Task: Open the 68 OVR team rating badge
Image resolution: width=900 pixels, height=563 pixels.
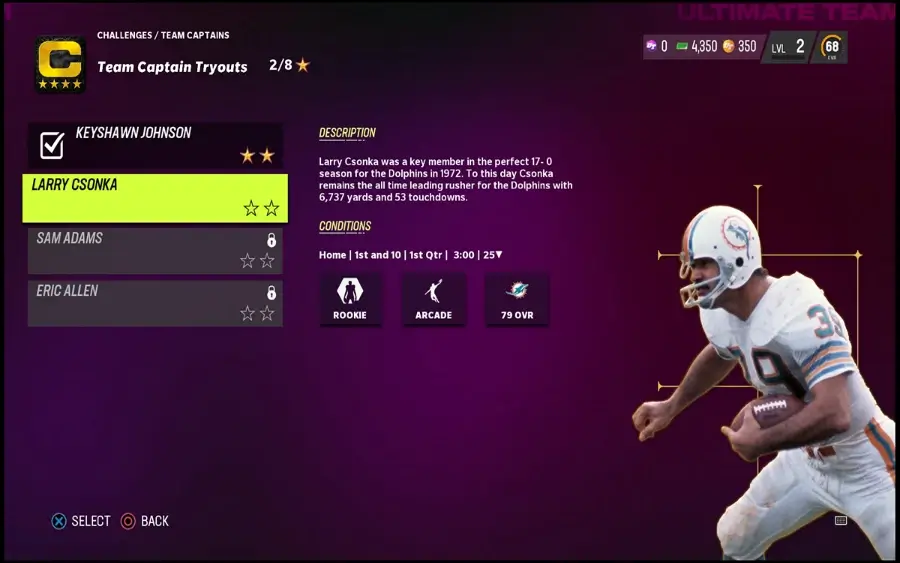Action: point(831,47)
